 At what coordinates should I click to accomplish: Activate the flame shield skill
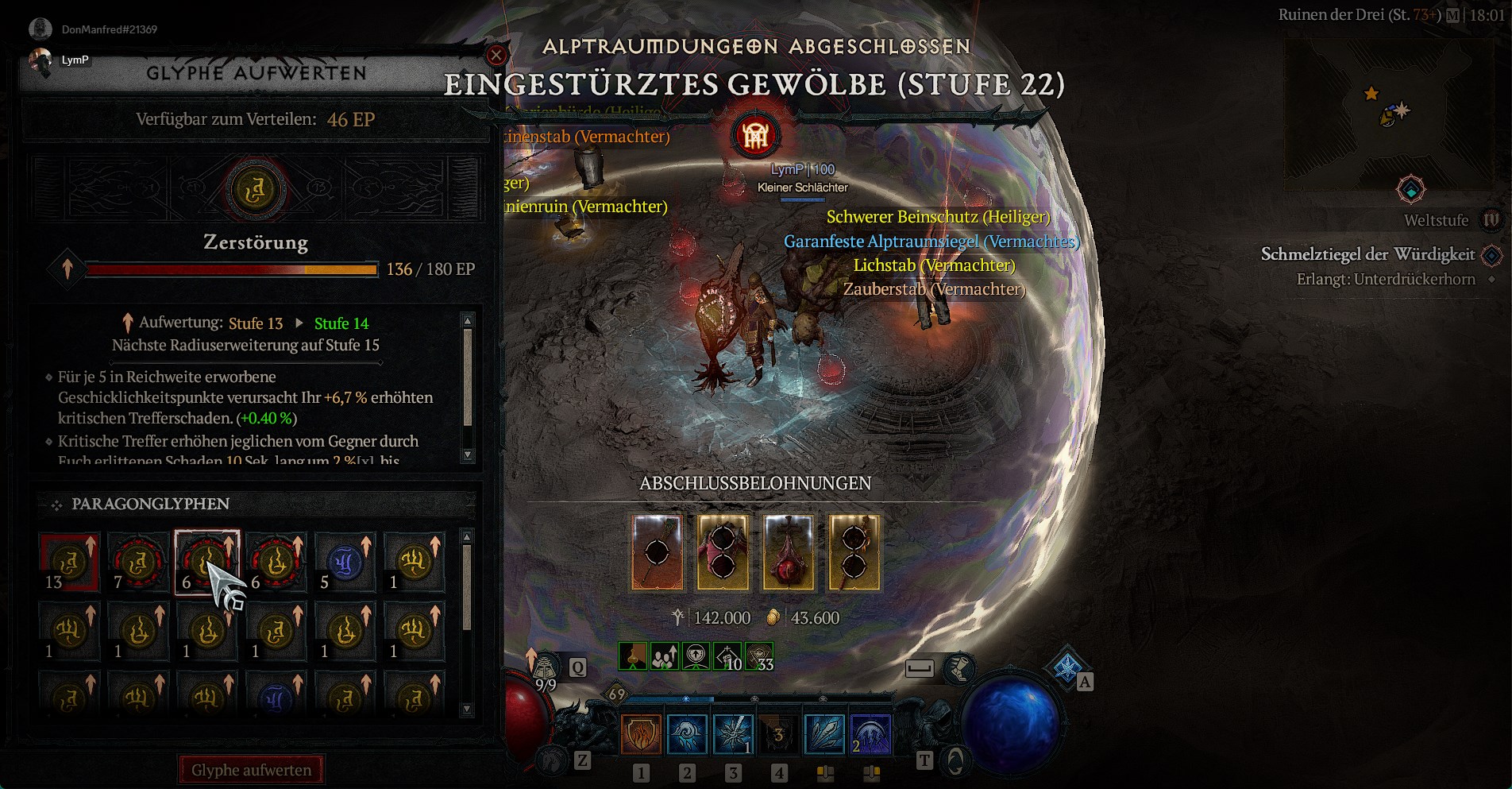click(x=641, y=734)
